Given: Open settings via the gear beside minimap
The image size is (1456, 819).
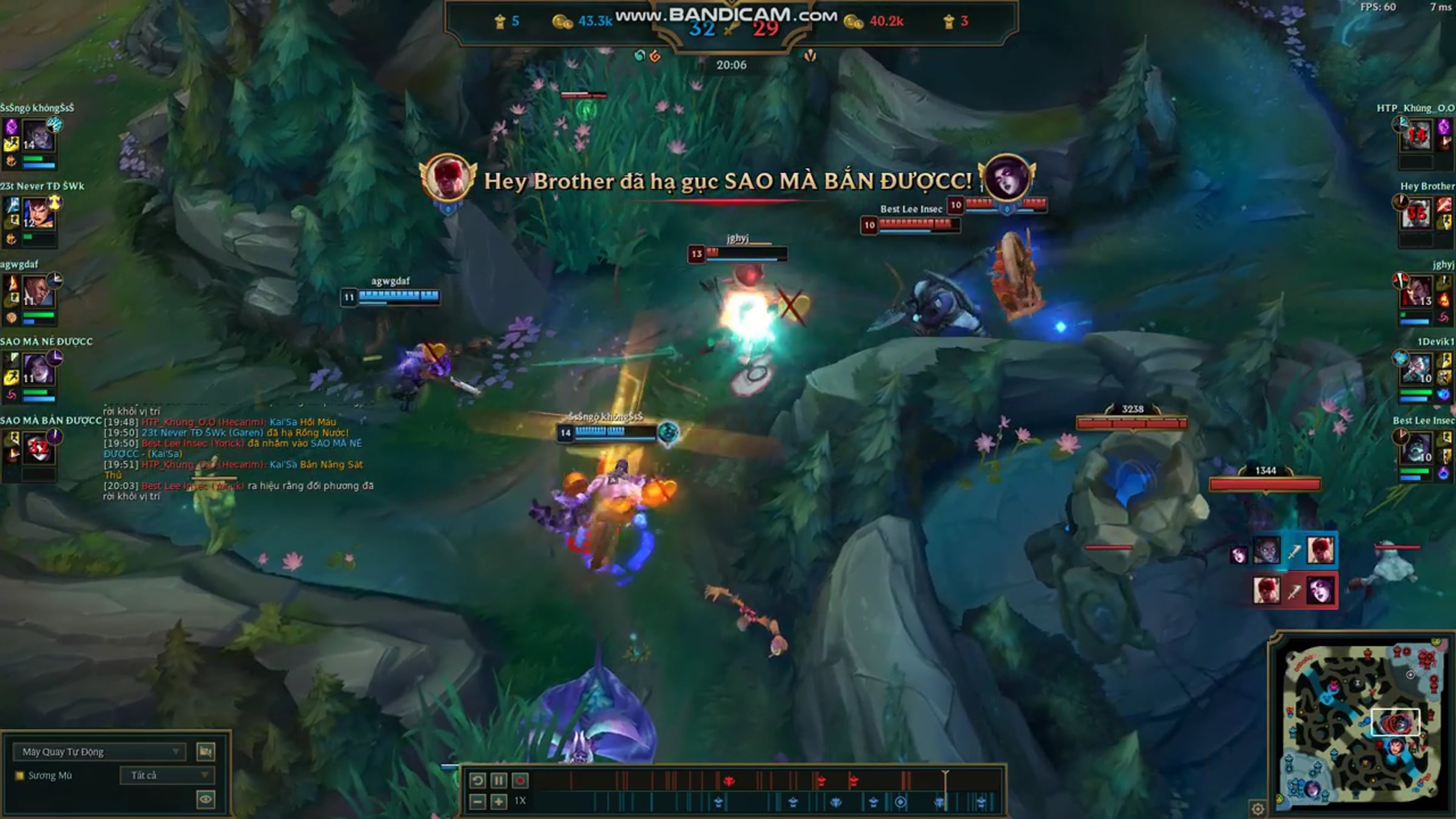Looking at the screenshot, I should pyautogui.click(x=1258, y=808).
